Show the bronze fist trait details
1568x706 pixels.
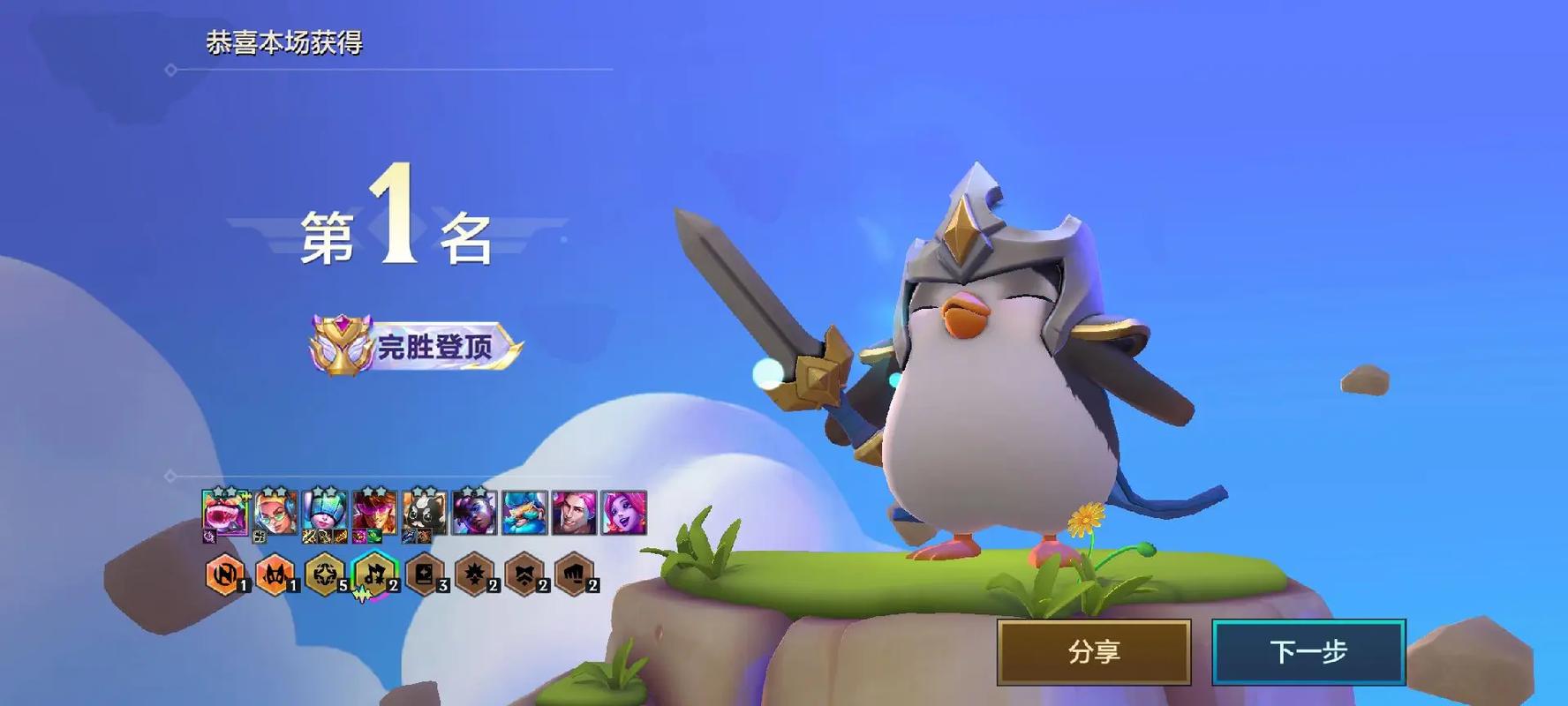(x=574, y=575)
